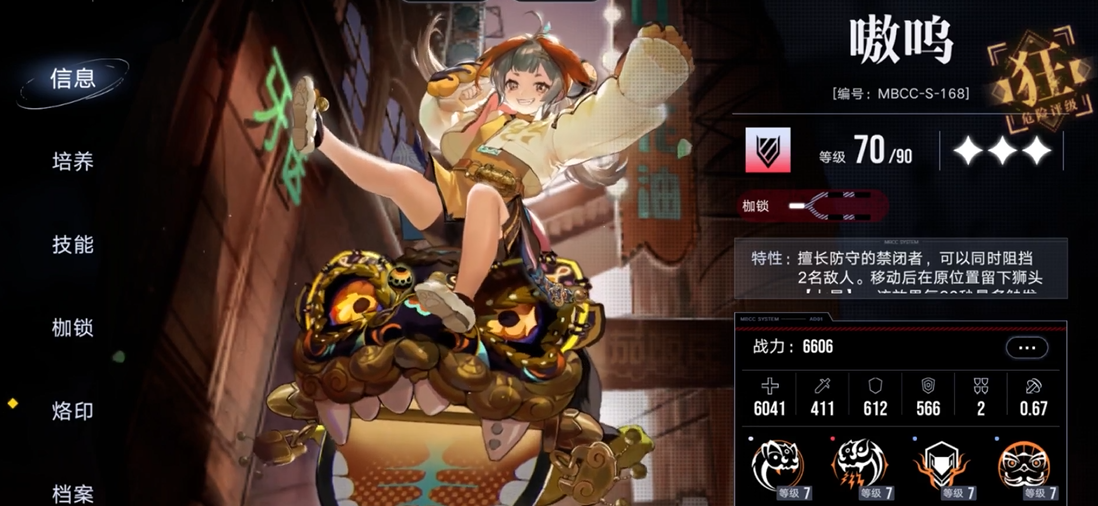Select the shield with orange flames skill
Viewport: 1098px width, 506px height.
click(x=942, y=465)
